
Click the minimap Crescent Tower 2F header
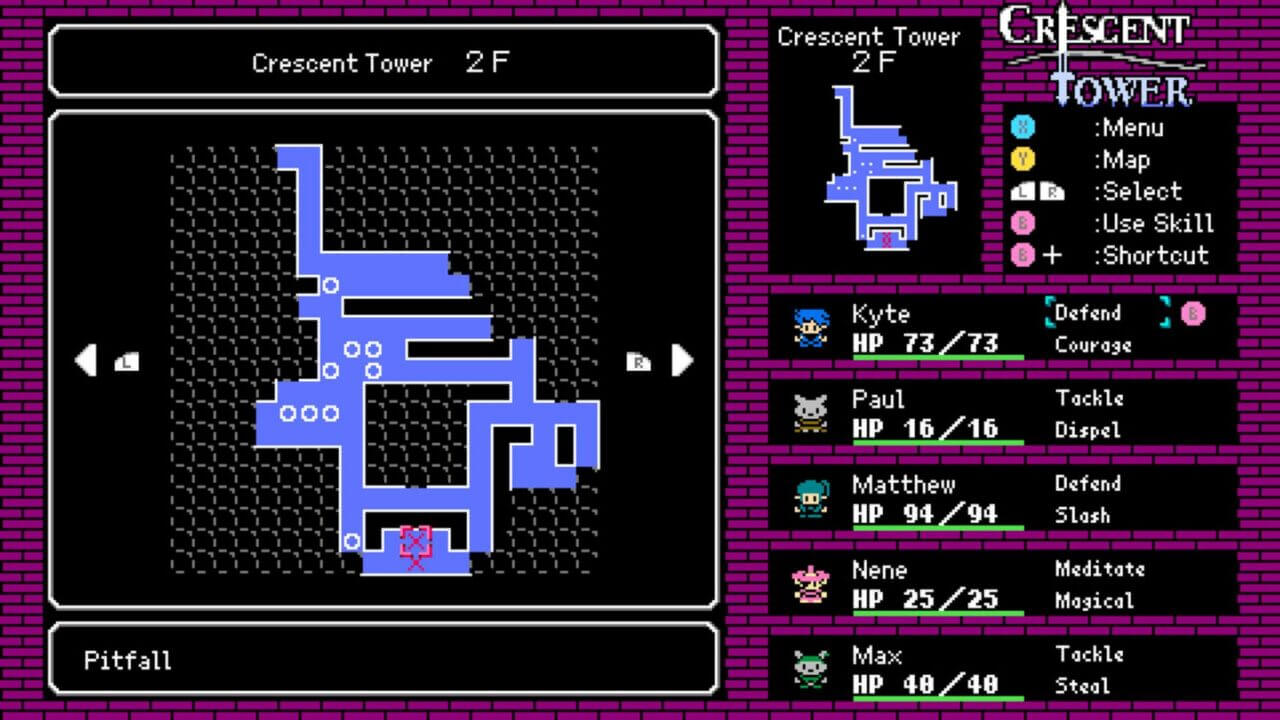870,47
